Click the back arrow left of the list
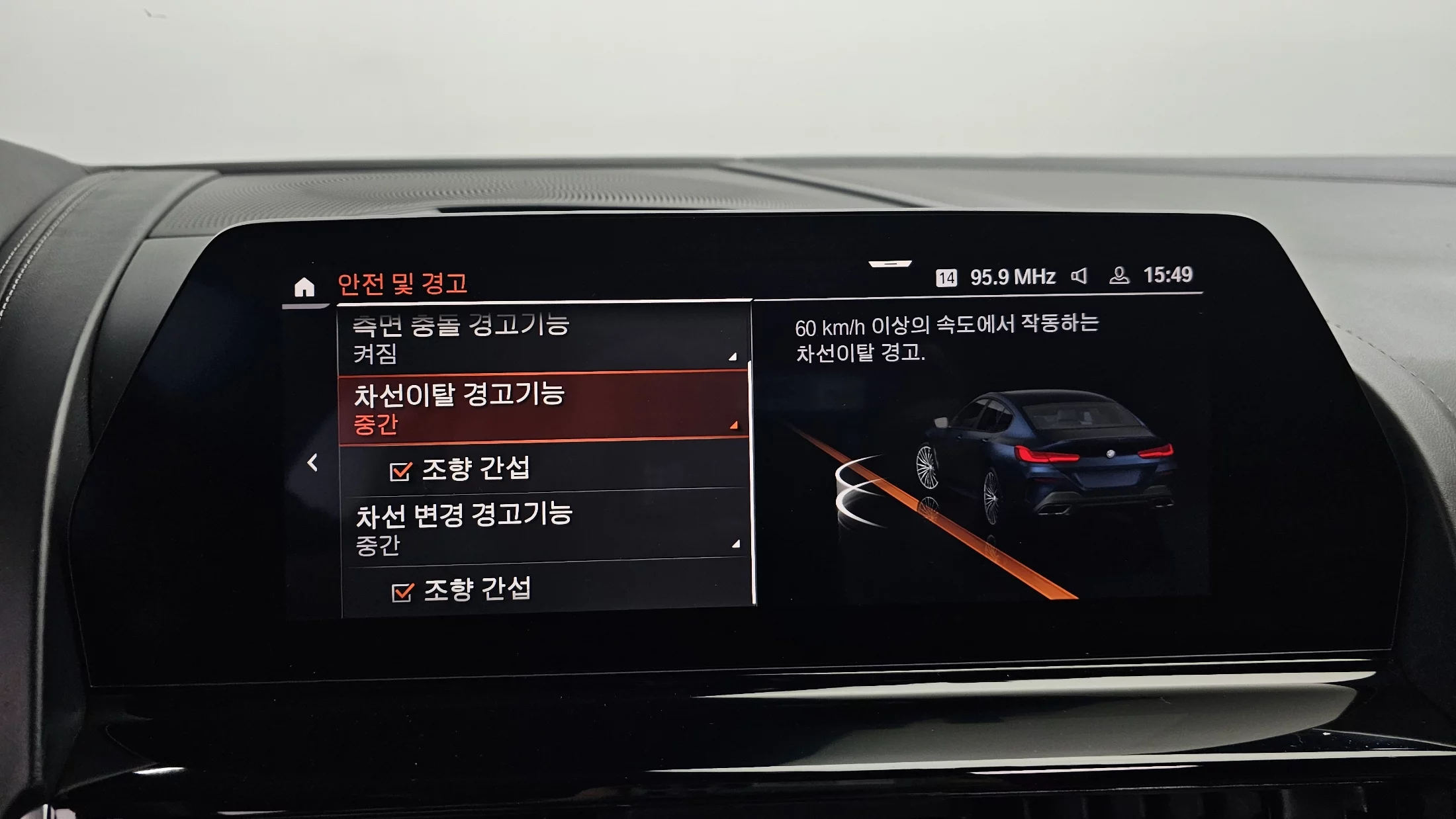The width and height of the screenshot is (1456, 819). coord(312,462)
